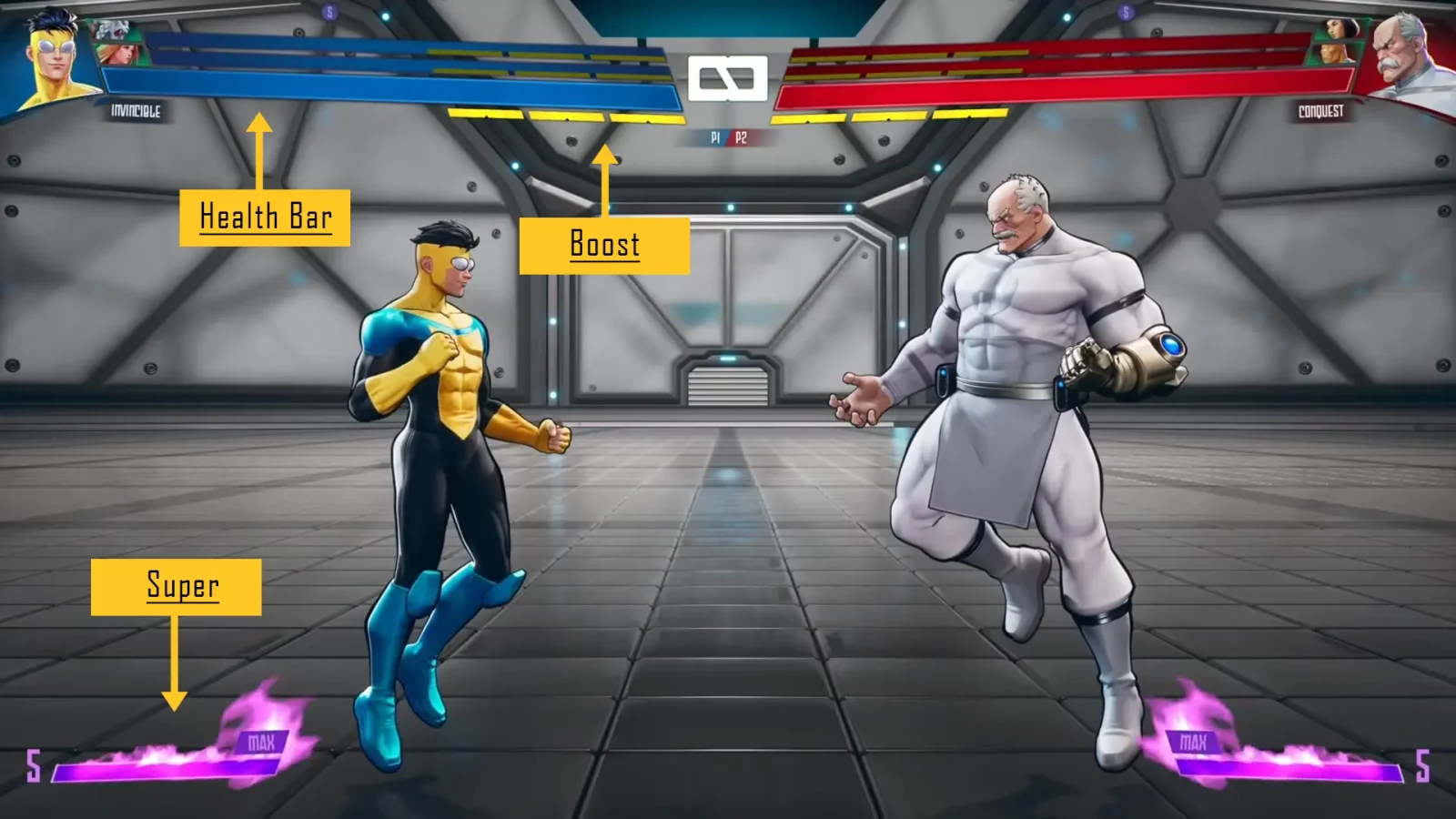Toggle the MAX indicator on Invincible's super meter
This screenshot has width=1456, height=819.
(262, 740)
